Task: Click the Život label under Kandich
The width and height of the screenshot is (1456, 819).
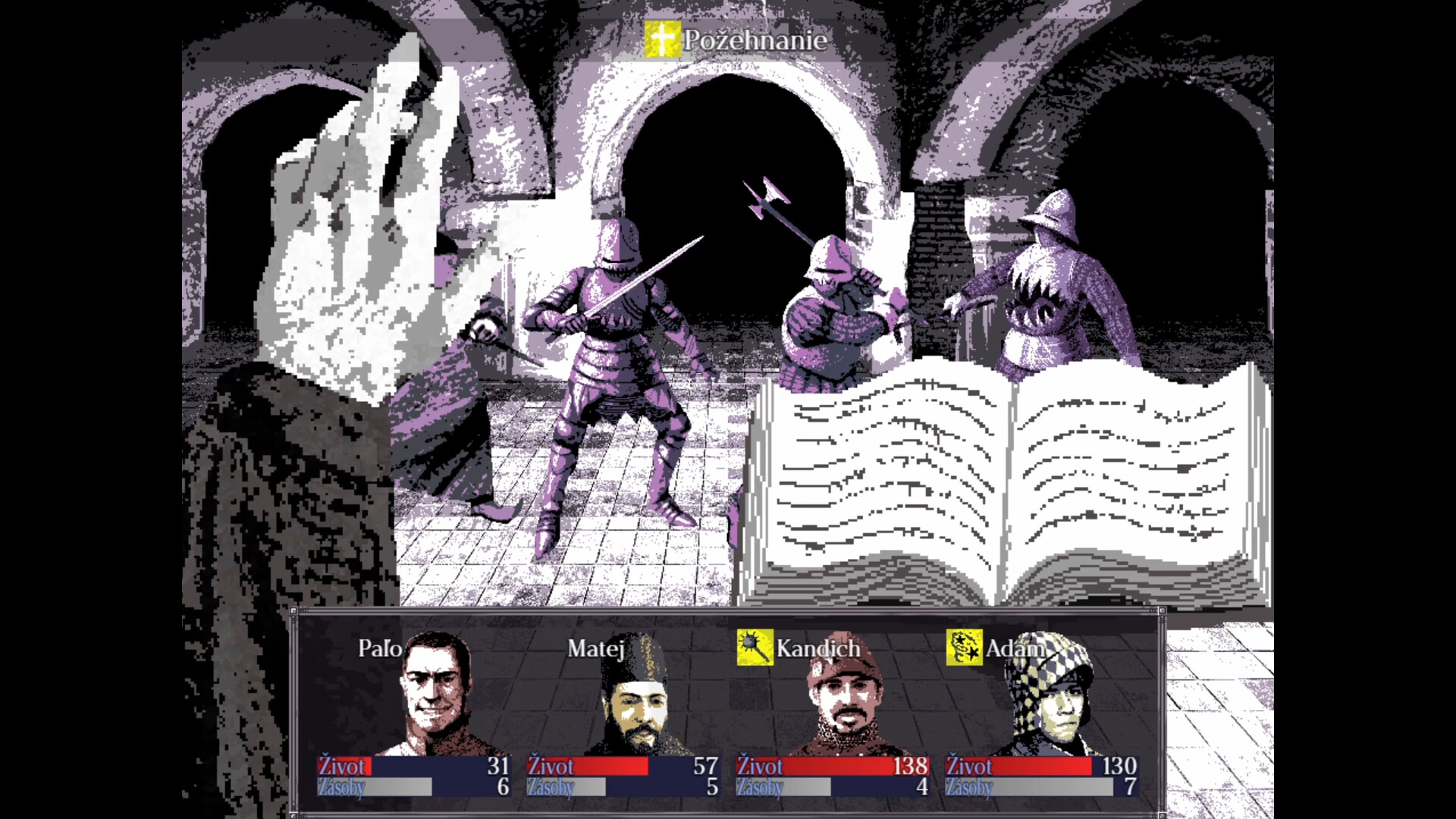Action: 759,767
